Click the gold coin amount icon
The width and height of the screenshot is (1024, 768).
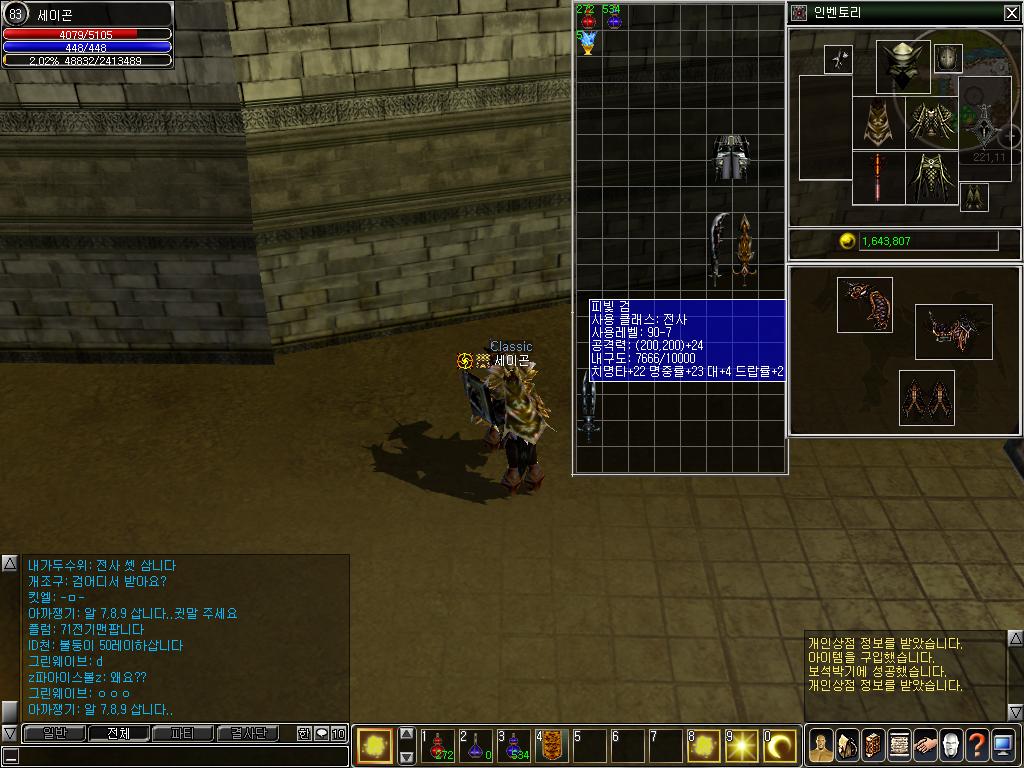pos(847,241)
